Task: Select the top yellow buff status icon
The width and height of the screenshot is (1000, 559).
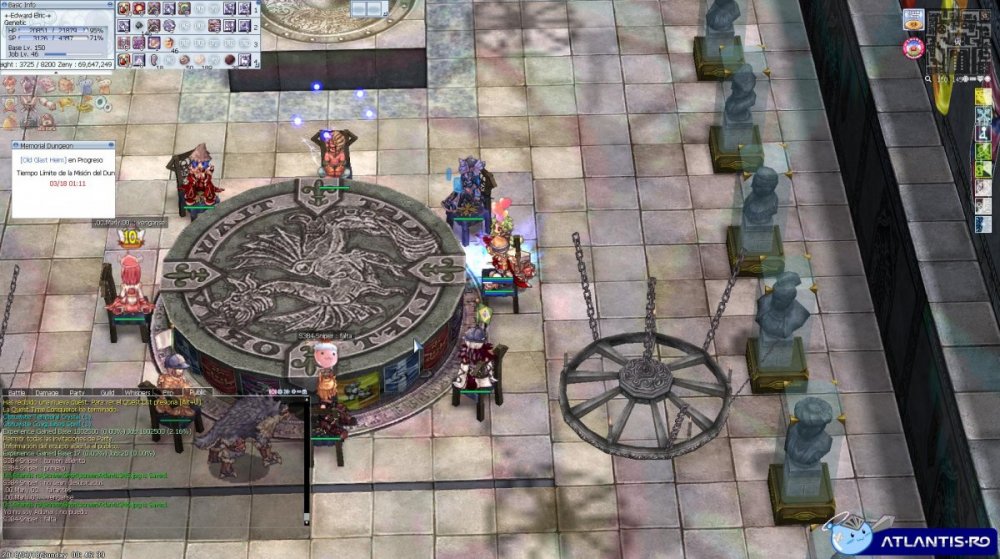Action: tap(985, 96)
